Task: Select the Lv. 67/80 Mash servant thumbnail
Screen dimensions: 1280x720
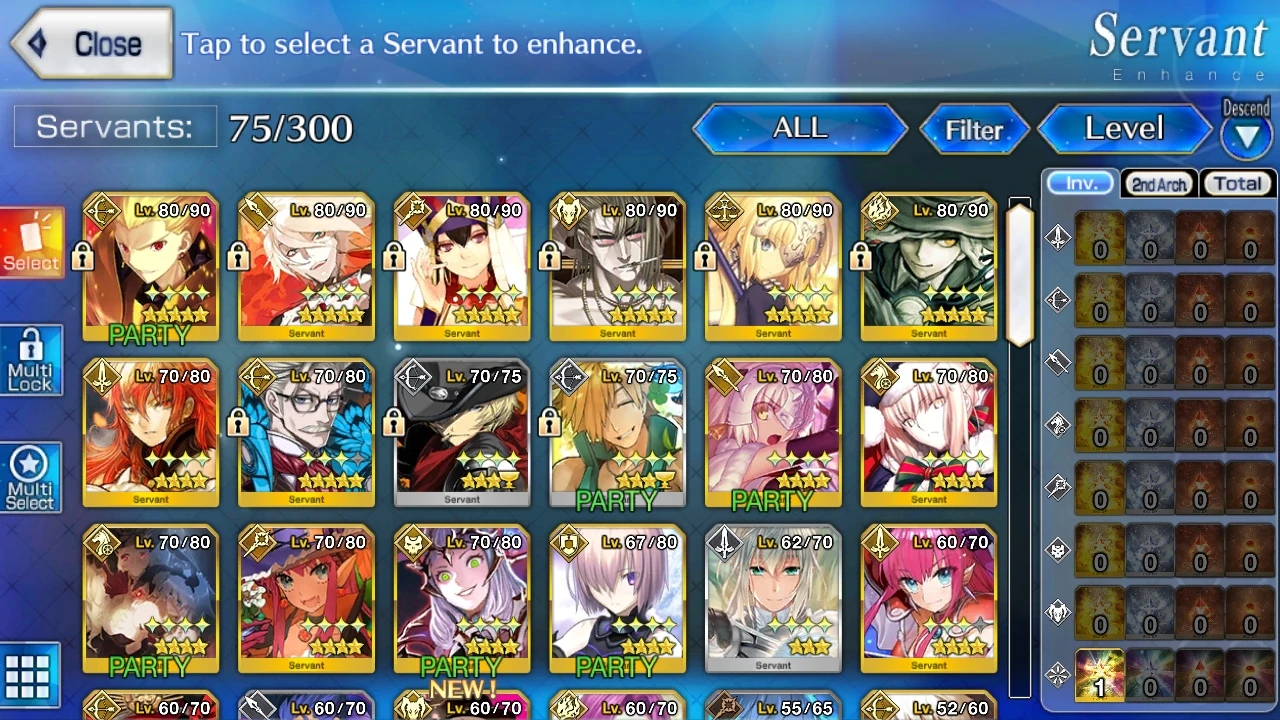Action: pyautogui.click(x=616, y=597)
